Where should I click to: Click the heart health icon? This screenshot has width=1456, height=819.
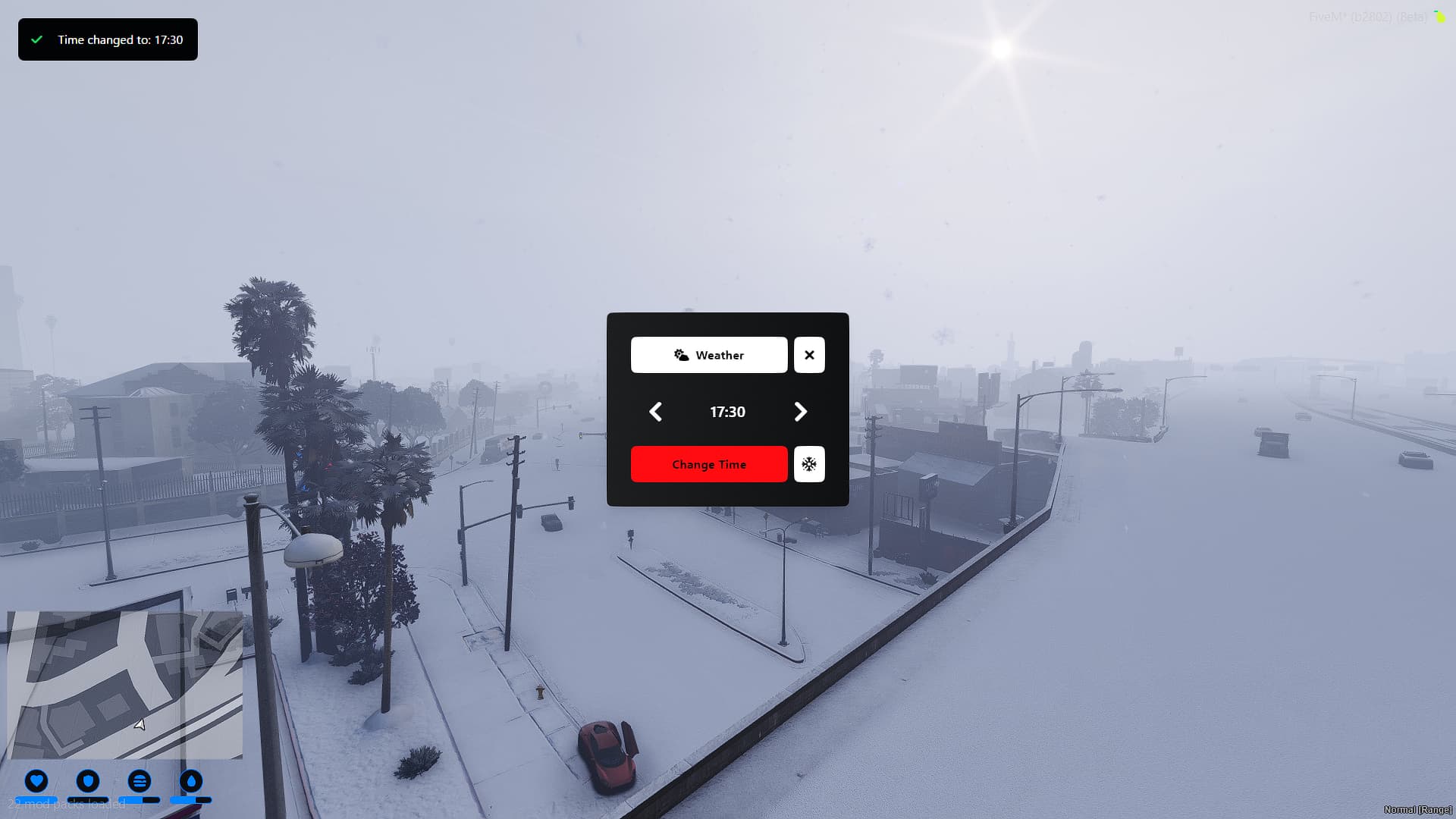[36, 782]
